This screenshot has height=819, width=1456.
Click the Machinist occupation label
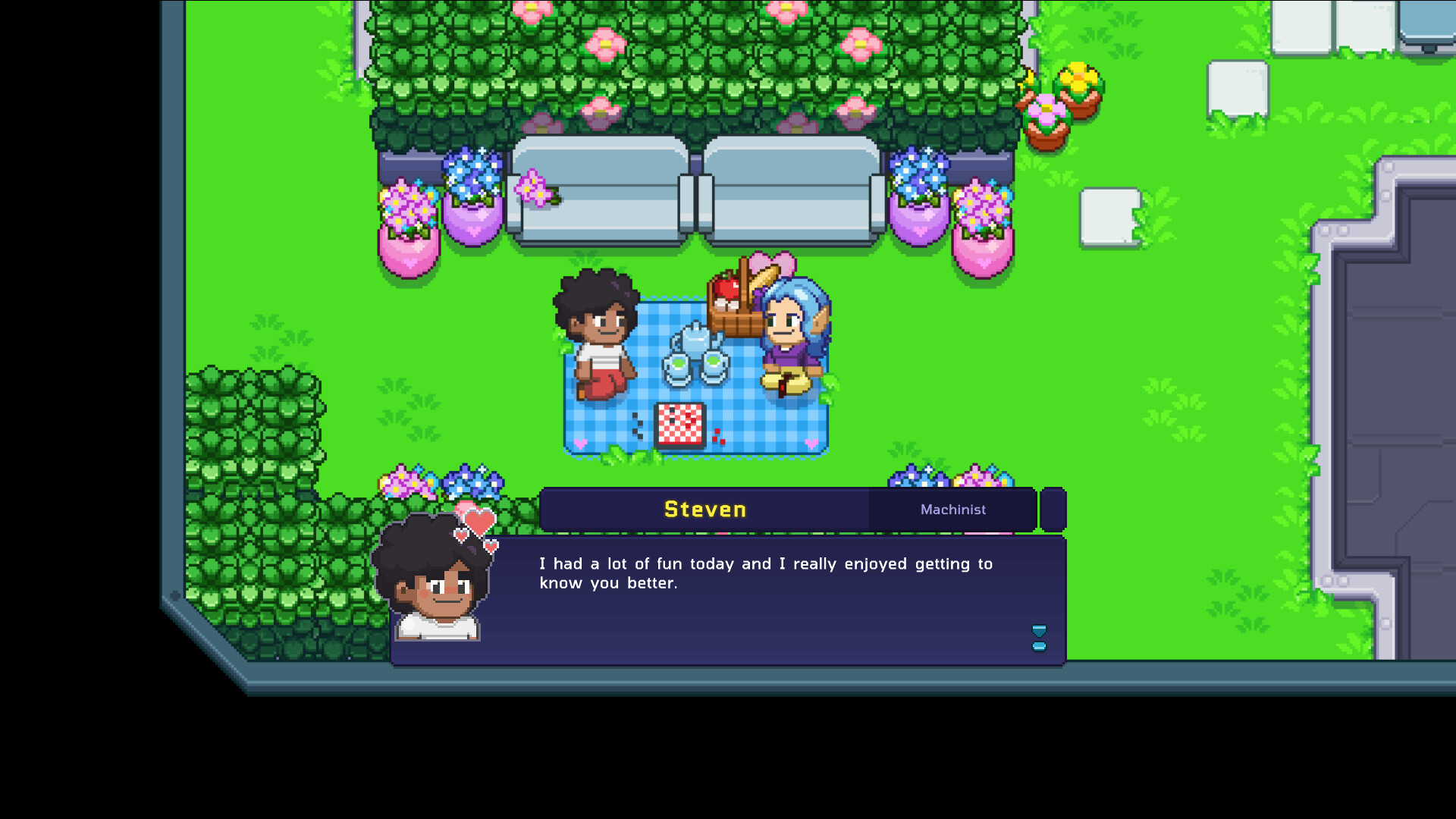pos(952,509)
